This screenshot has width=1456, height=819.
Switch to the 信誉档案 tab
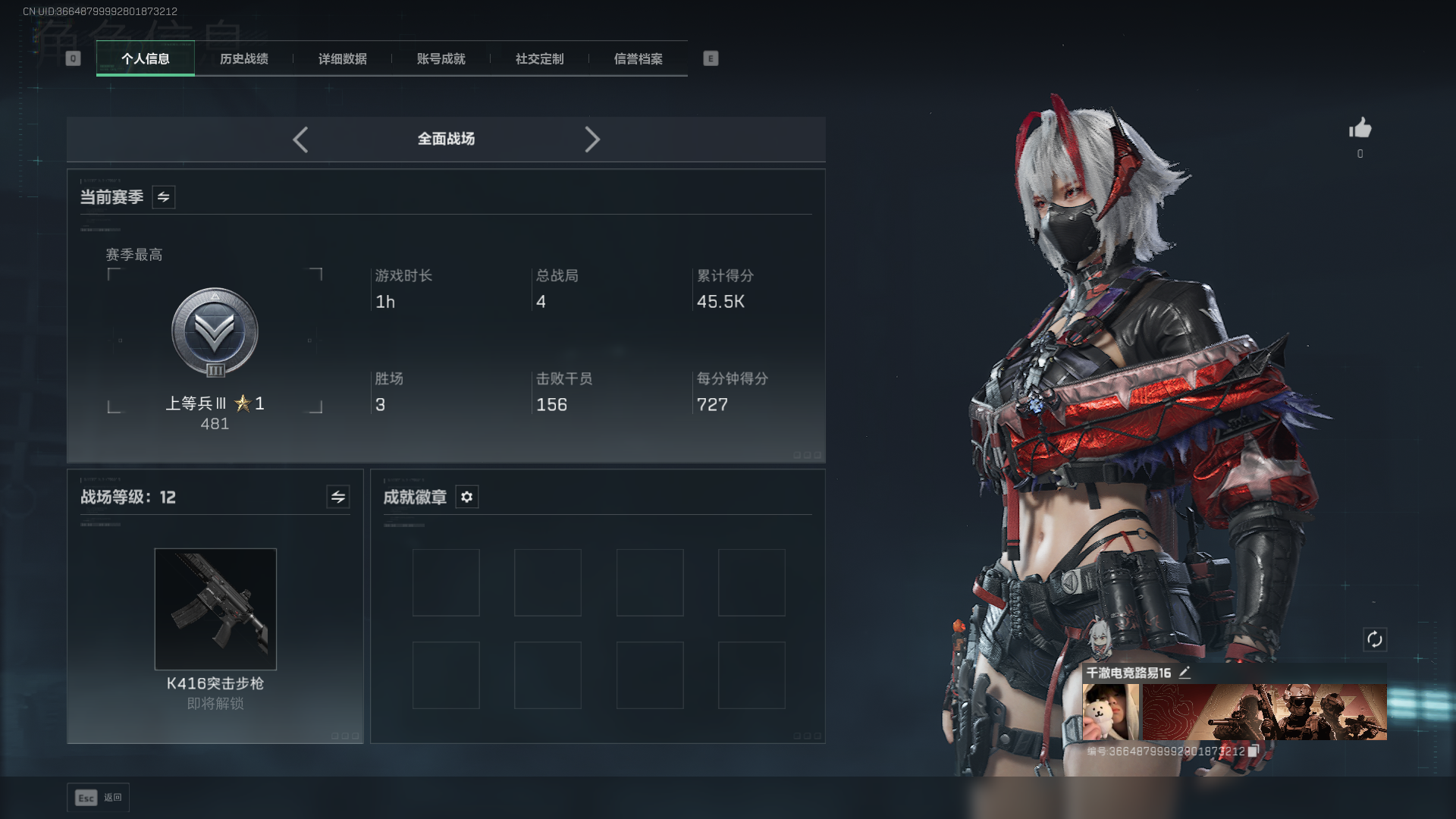[639, 59]
